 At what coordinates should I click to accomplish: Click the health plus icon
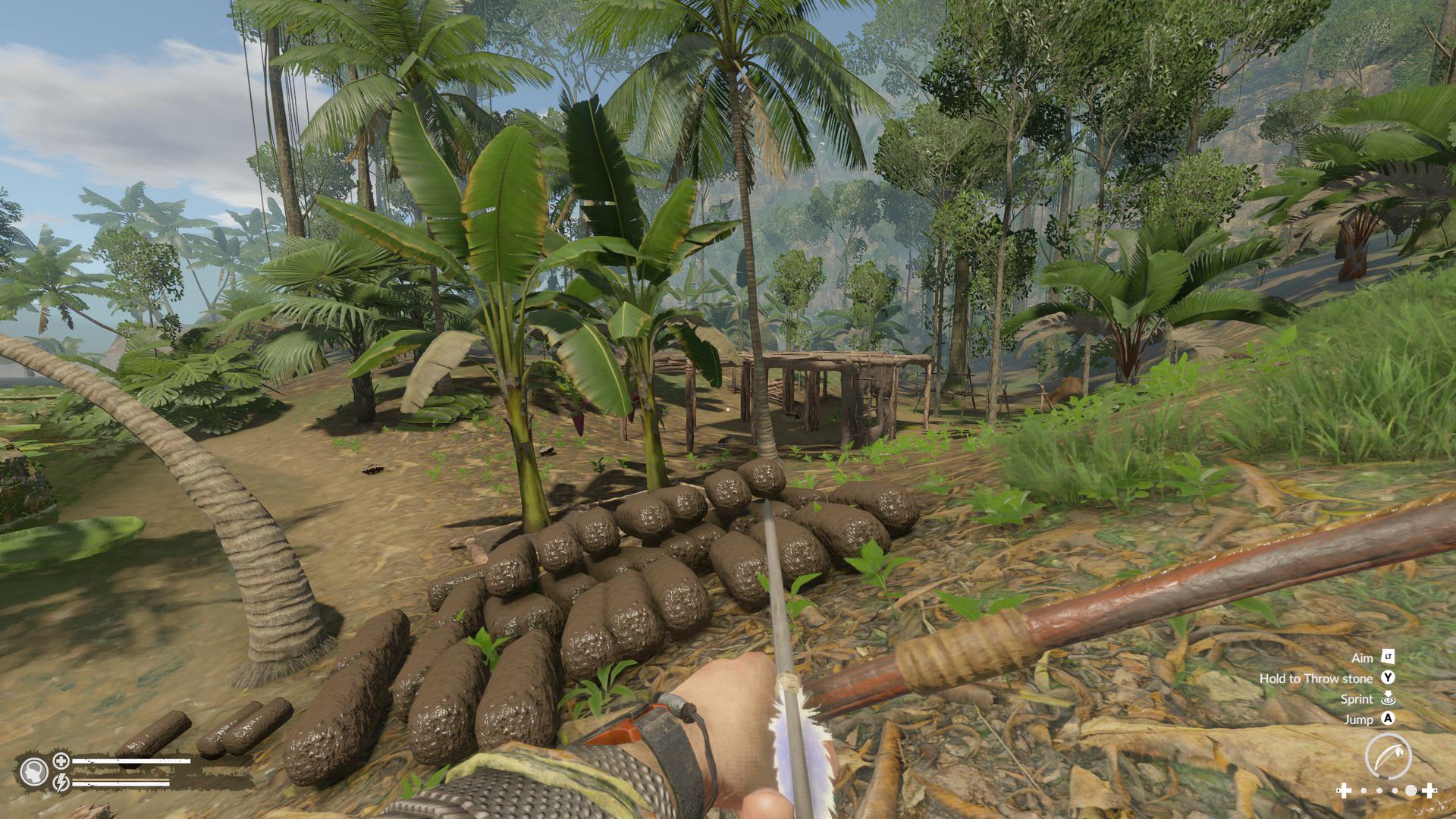(x=61, y=761)
